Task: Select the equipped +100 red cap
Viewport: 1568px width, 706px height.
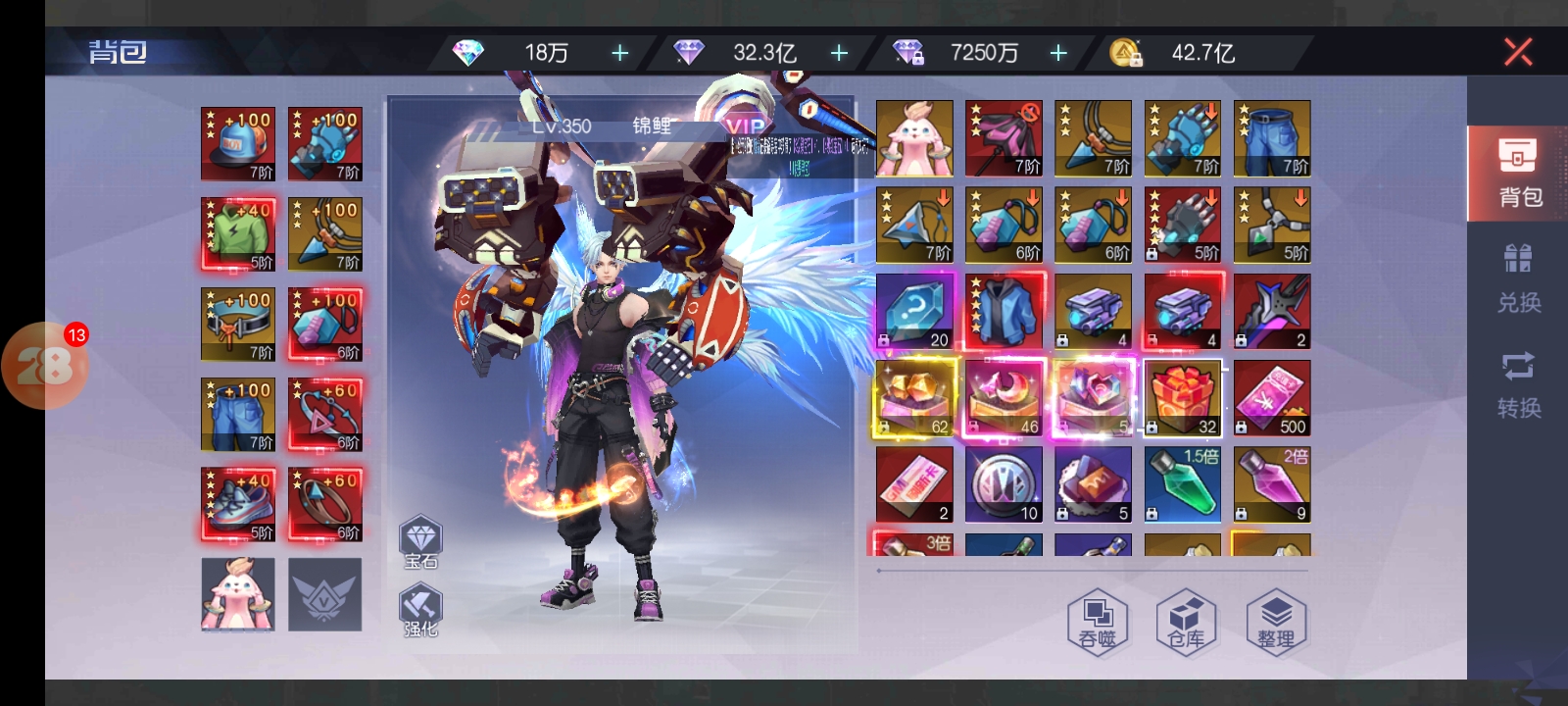Action: 238,144
